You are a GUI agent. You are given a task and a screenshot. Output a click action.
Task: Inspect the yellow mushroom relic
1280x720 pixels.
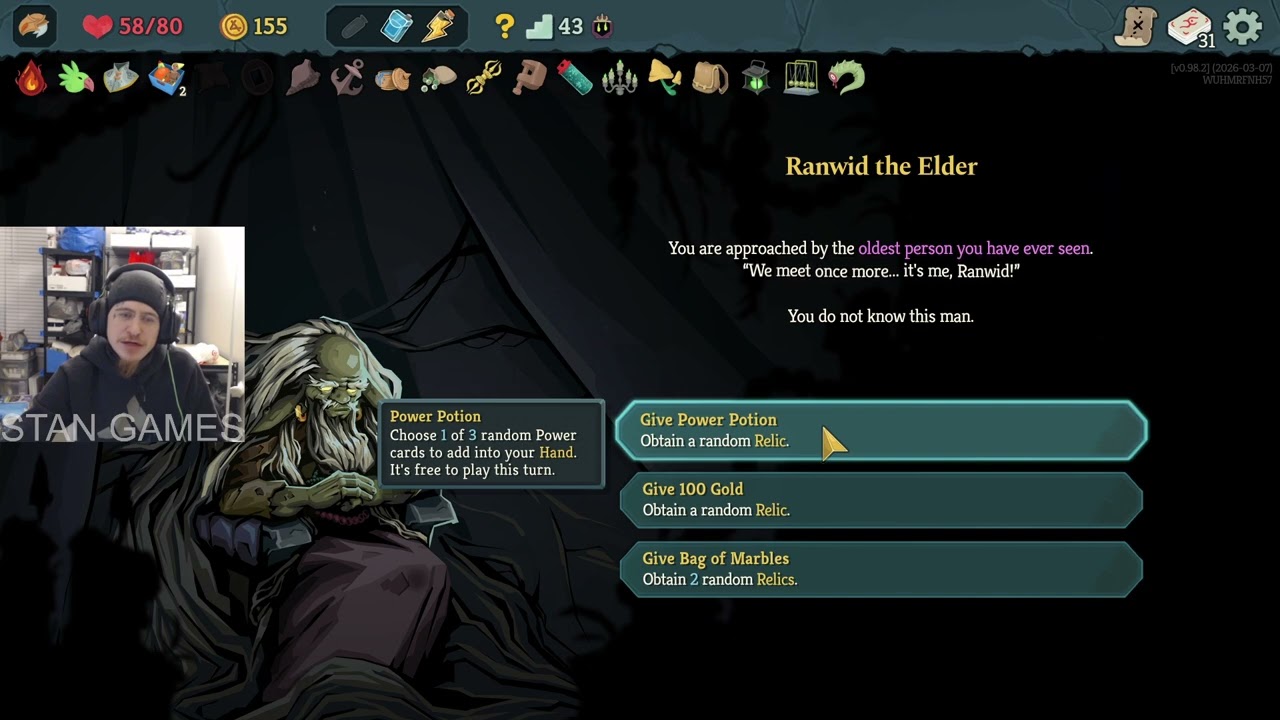[664, 78]
